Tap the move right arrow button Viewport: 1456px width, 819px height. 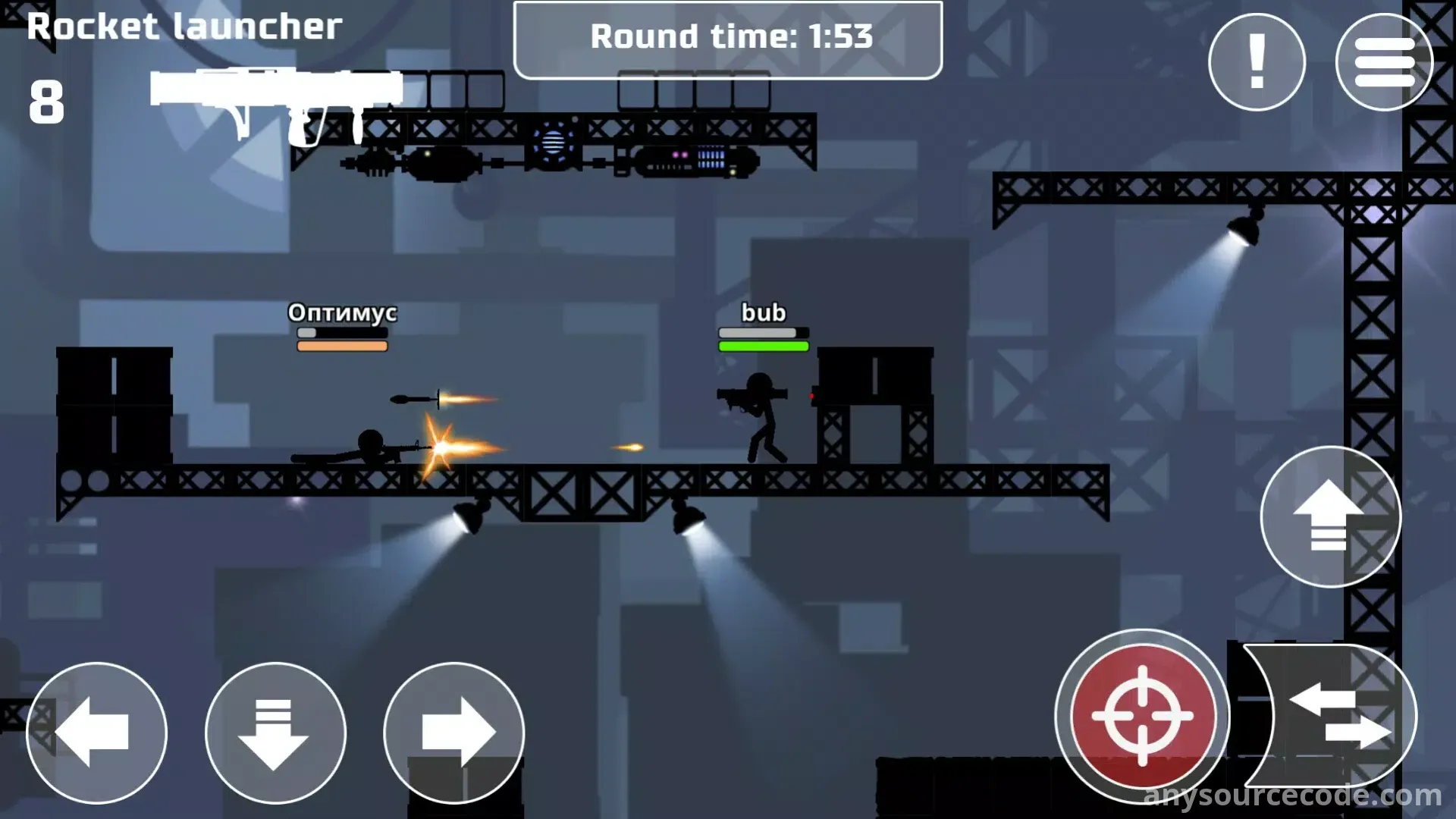coord(453,733)
